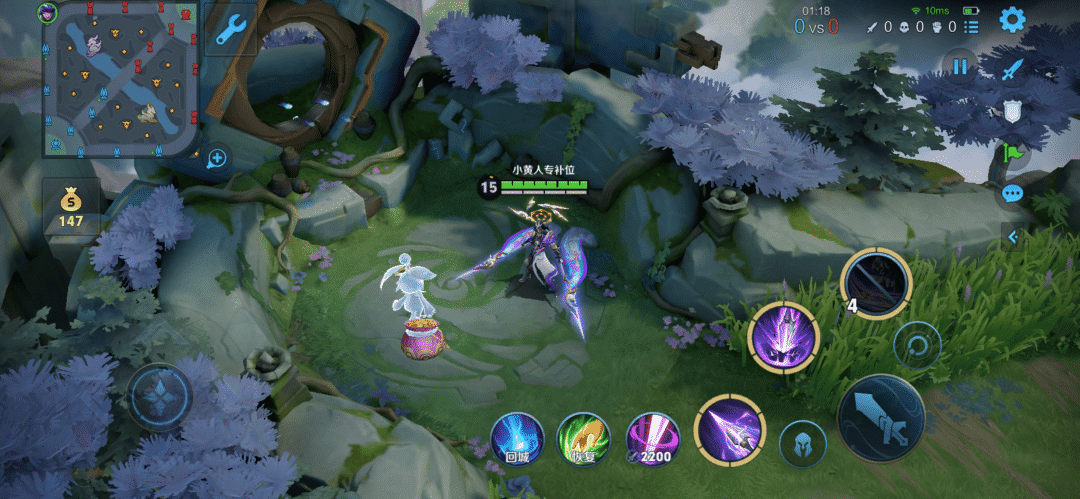The height and width of the screenshot is (499, 1080).
Task: Pause the match
Action: coord(960,67)
